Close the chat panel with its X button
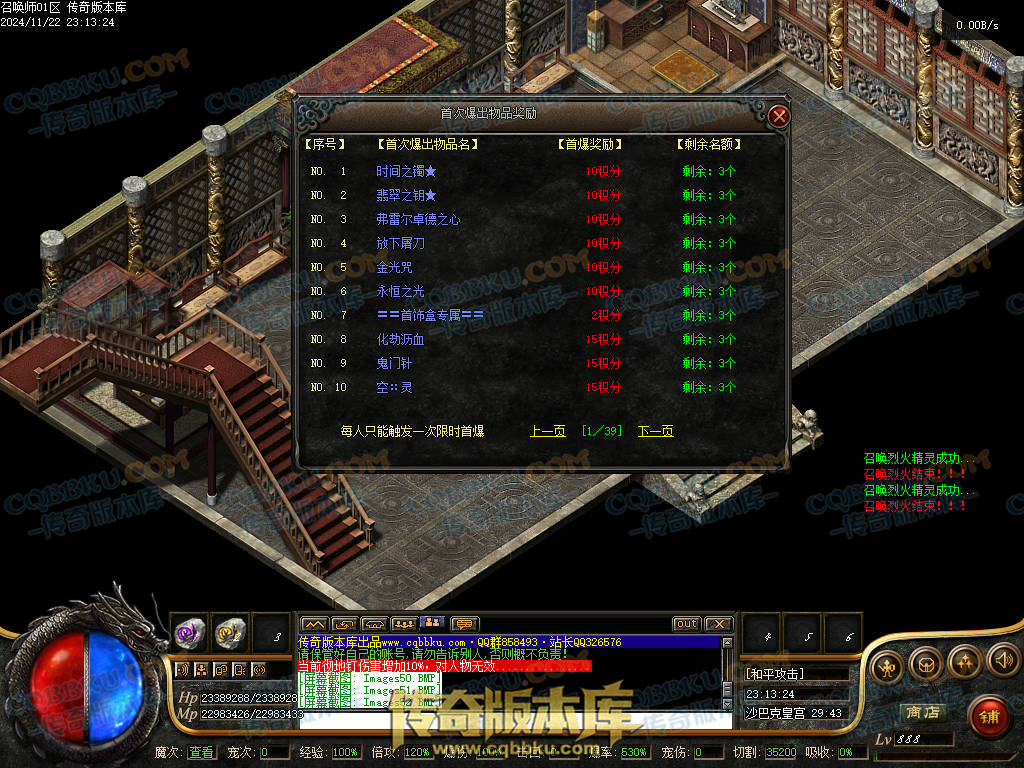This screenshot has height=768, width=1024. point(719,624)
